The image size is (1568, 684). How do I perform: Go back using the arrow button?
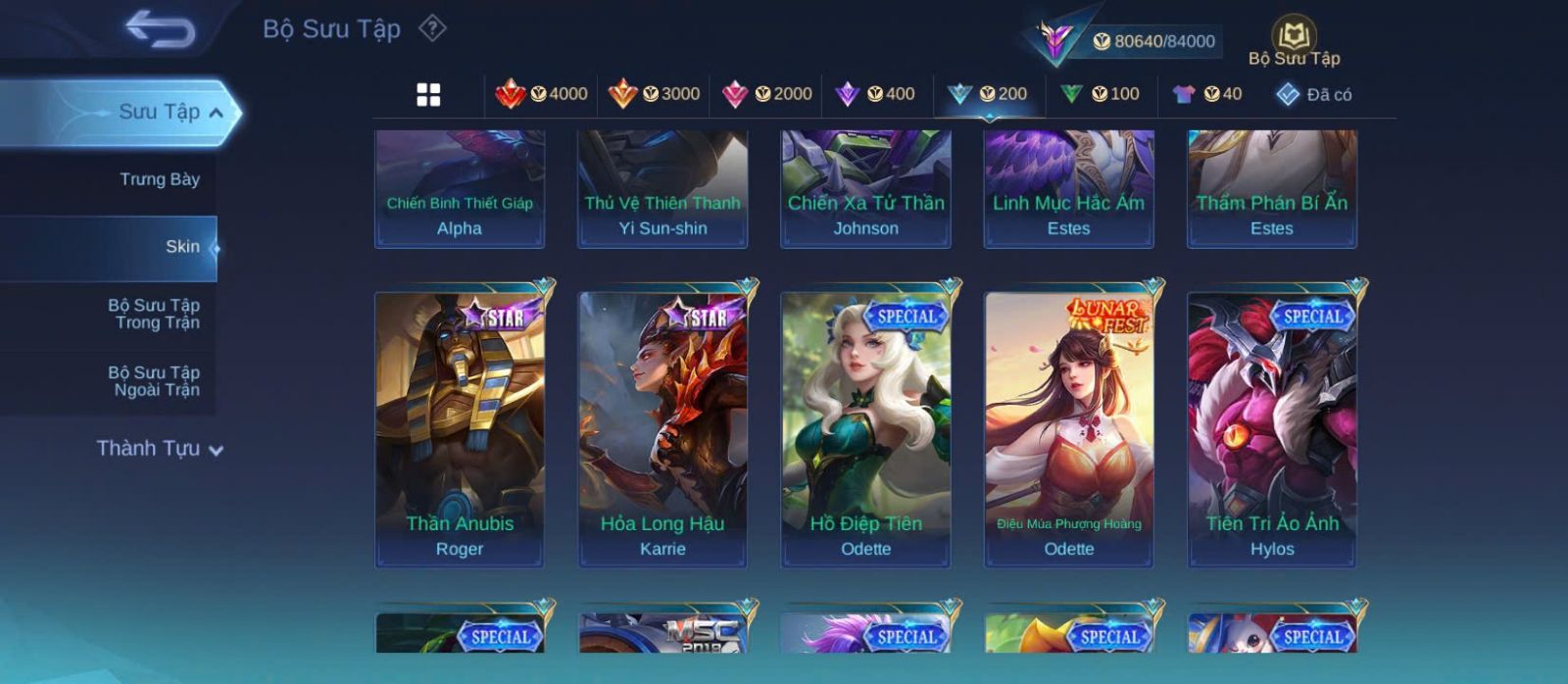click(160, 29)
